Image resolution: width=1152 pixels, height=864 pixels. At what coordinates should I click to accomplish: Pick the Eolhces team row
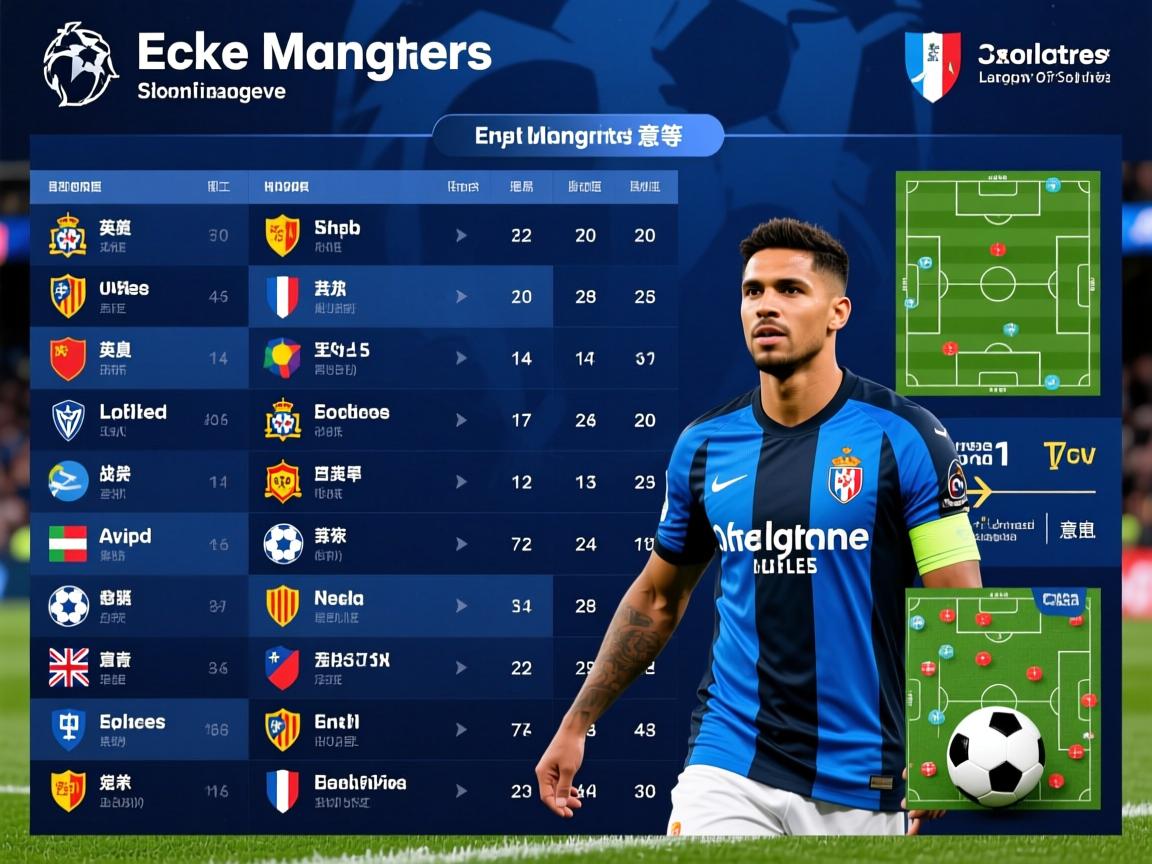(132, 729)
